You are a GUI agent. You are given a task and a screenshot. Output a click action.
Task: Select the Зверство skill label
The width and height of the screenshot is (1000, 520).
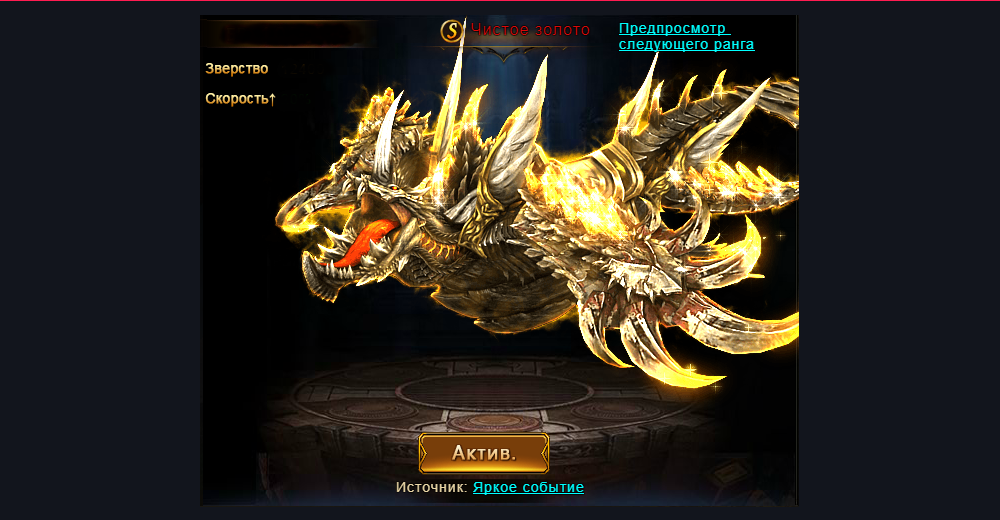237,69
